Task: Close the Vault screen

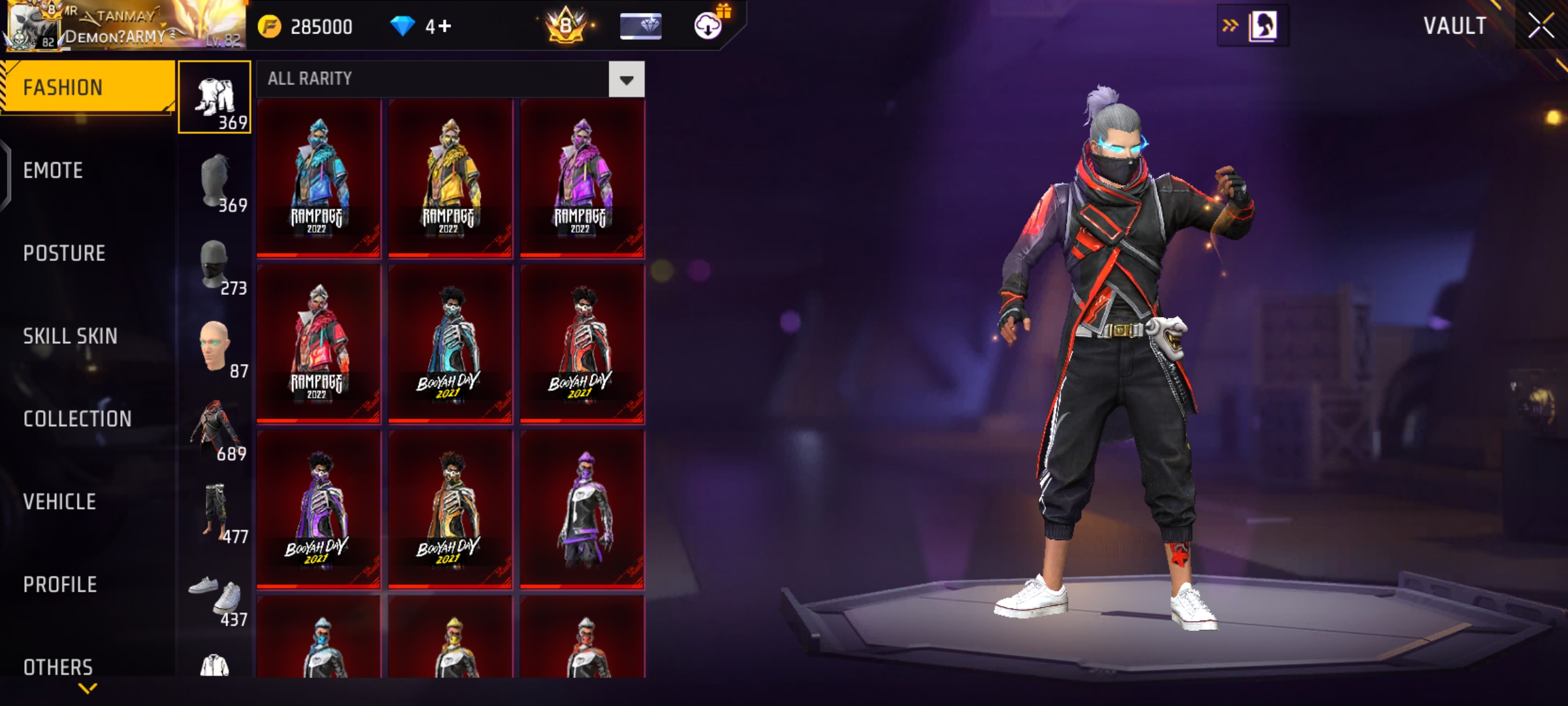Action: click(x=1541, y=26)
